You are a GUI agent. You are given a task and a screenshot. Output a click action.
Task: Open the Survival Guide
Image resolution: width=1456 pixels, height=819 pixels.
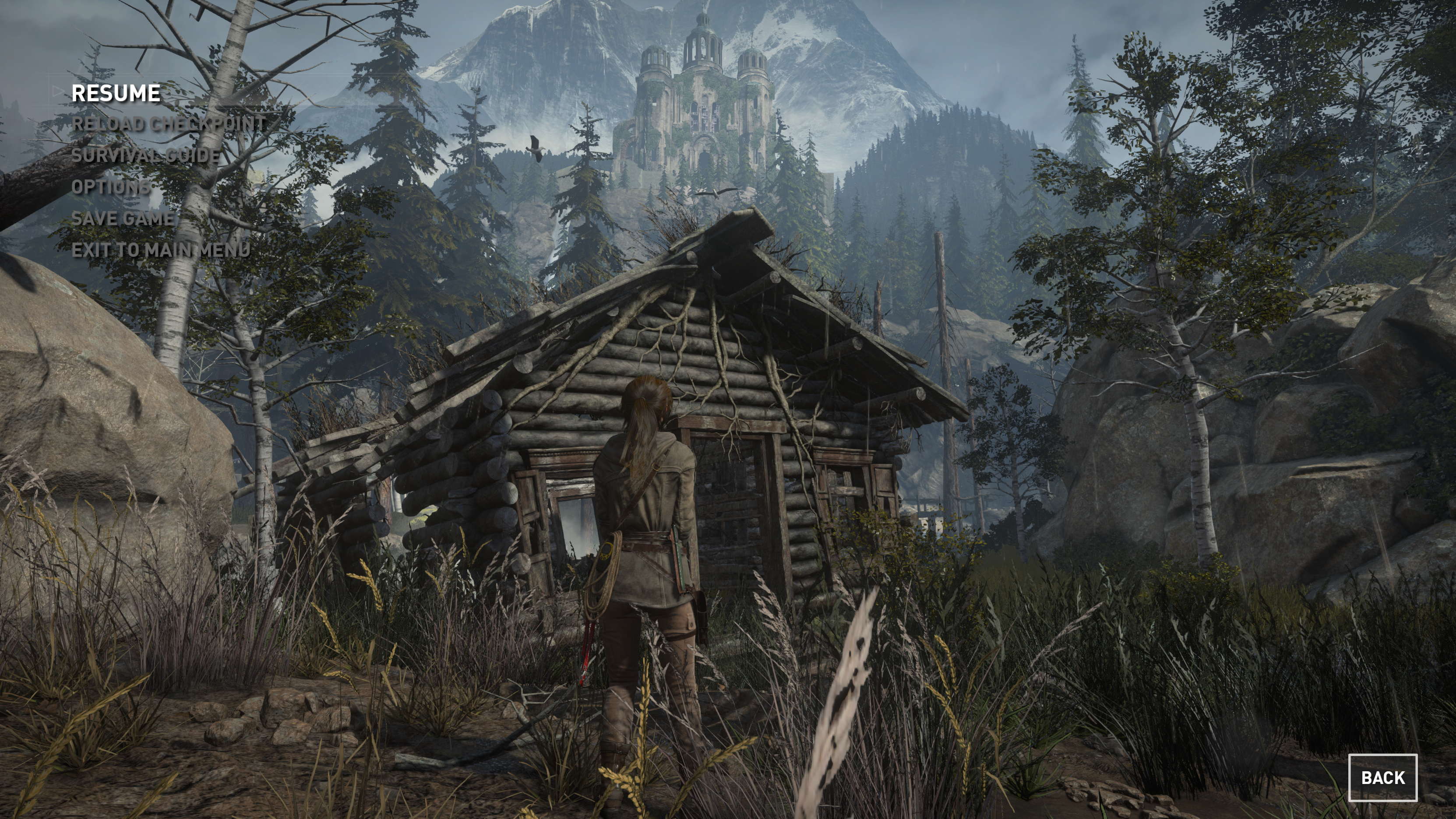[145, 155]
